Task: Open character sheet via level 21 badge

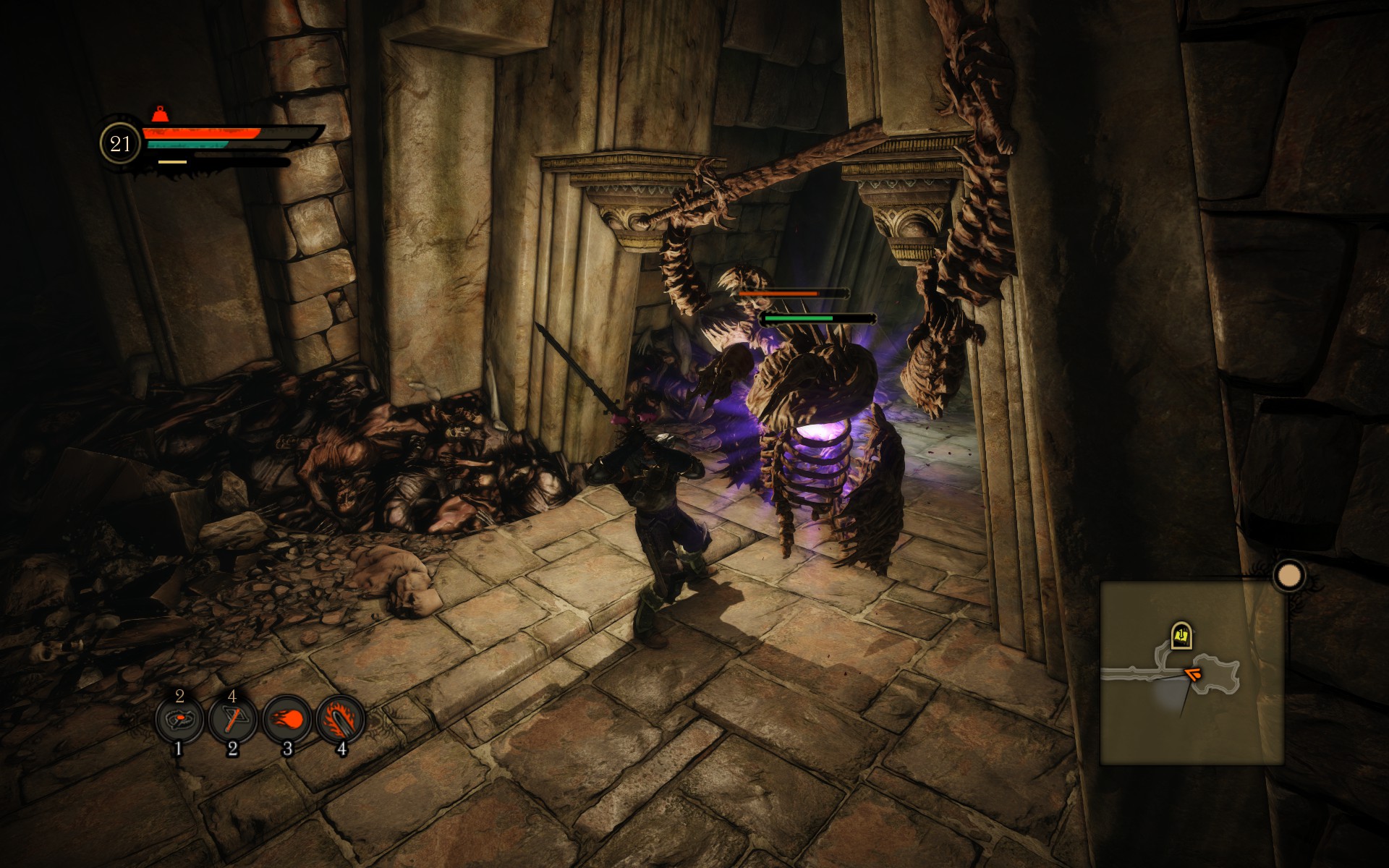Action: point(120,144)
